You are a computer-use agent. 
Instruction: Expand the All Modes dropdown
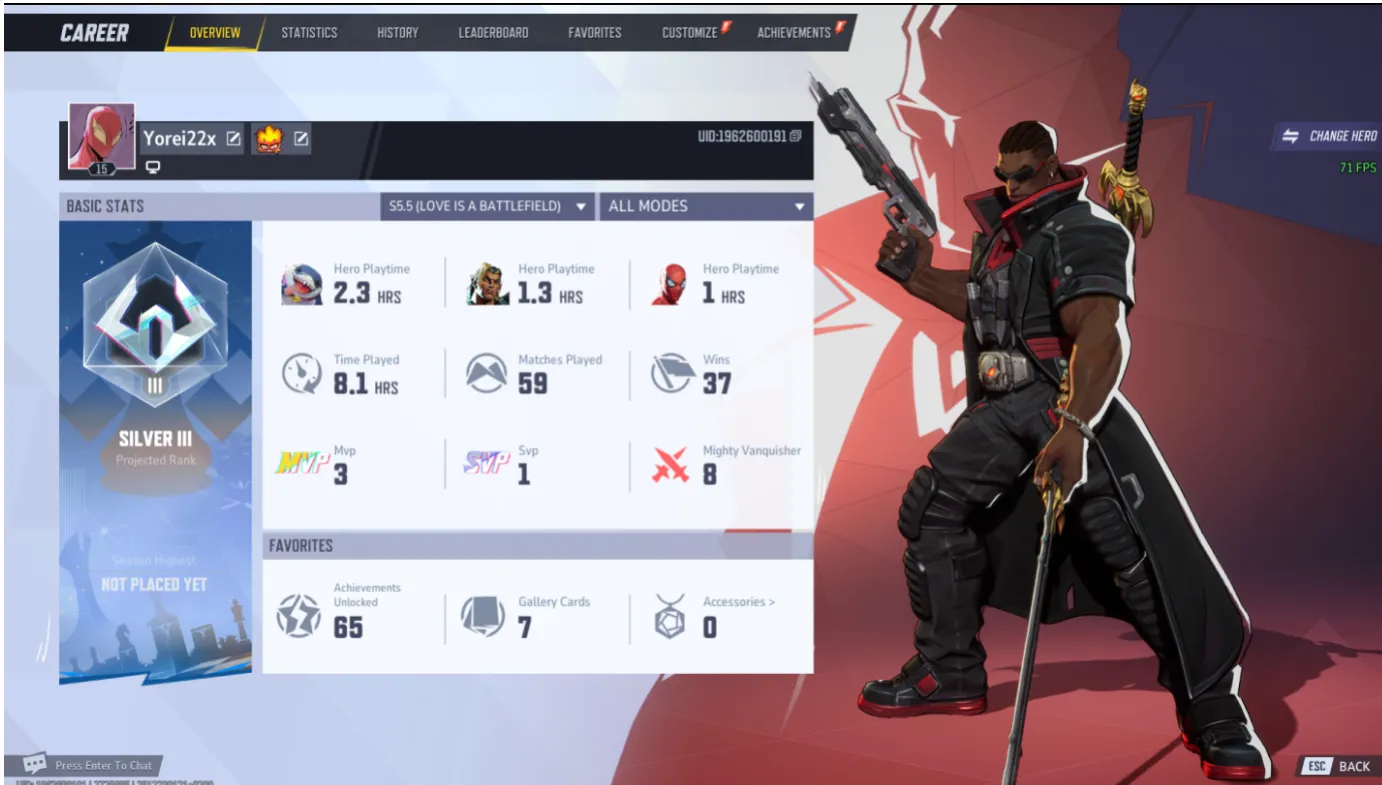704,206
